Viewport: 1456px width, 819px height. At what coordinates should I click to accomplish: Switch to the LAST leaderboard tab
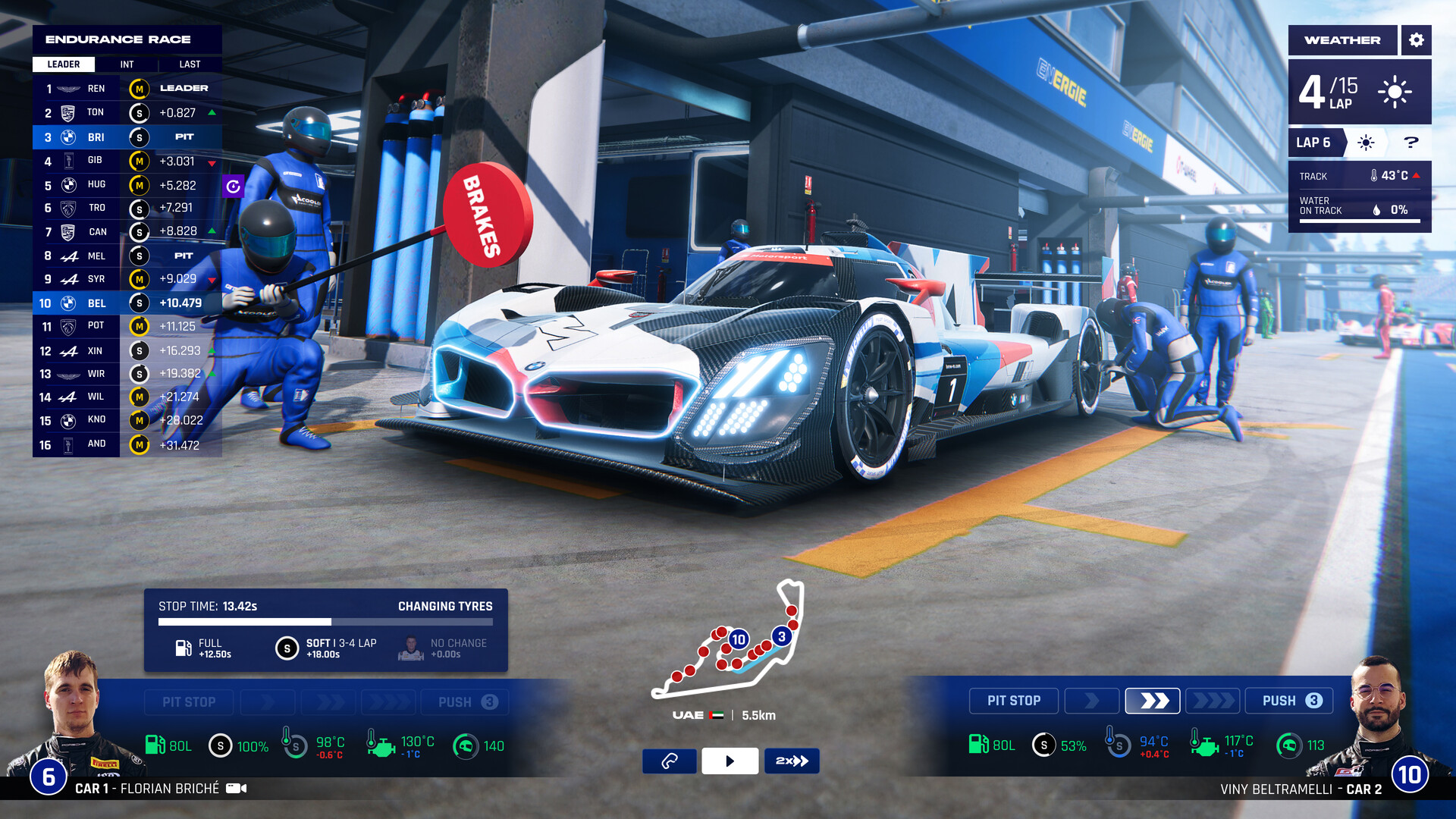coord(189,64)
